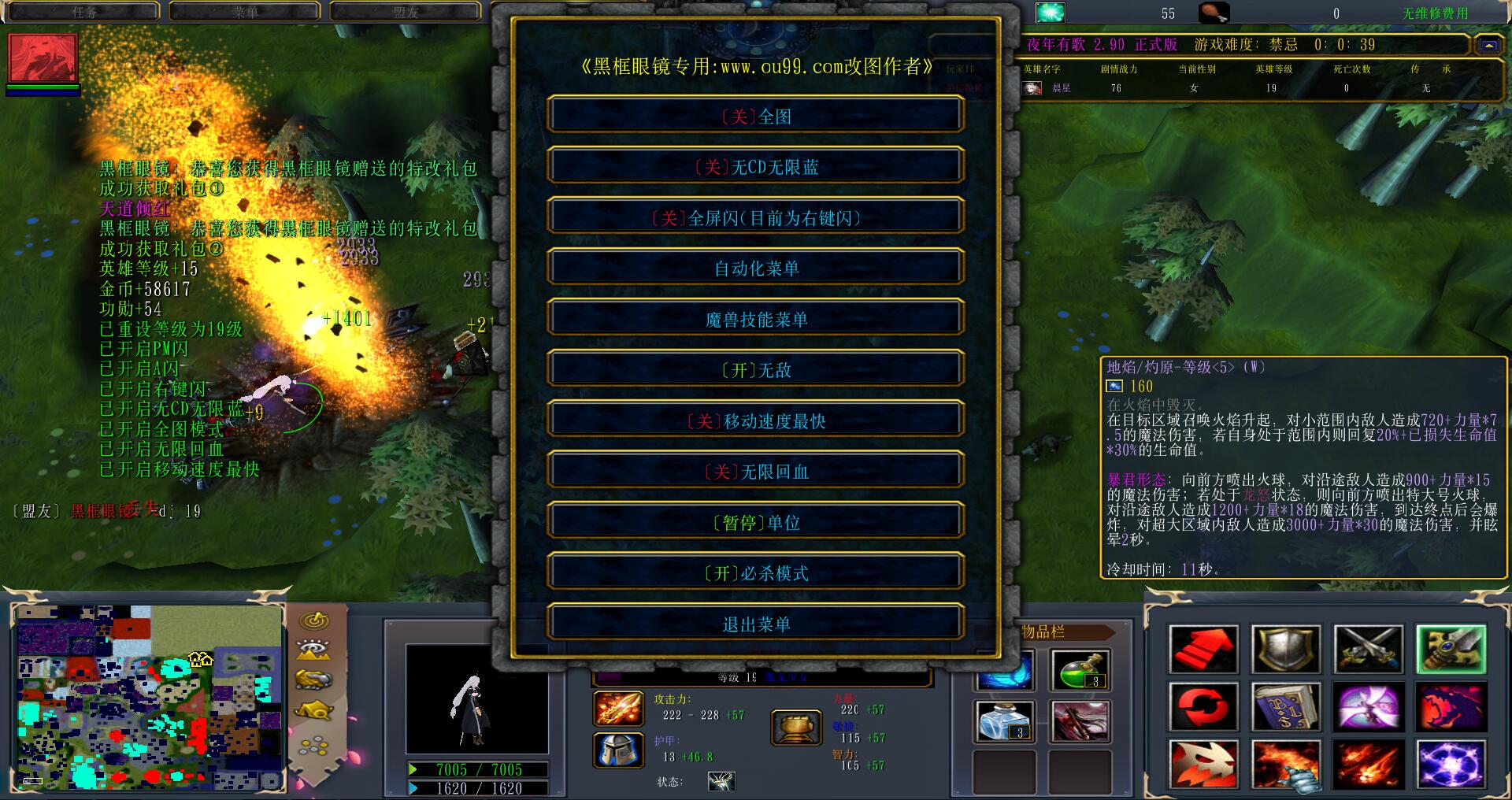Image resolution: width=1512 pixels, height=800 pixels.
Task: Select the red hero portrait icon
Action: click(43, 57)
